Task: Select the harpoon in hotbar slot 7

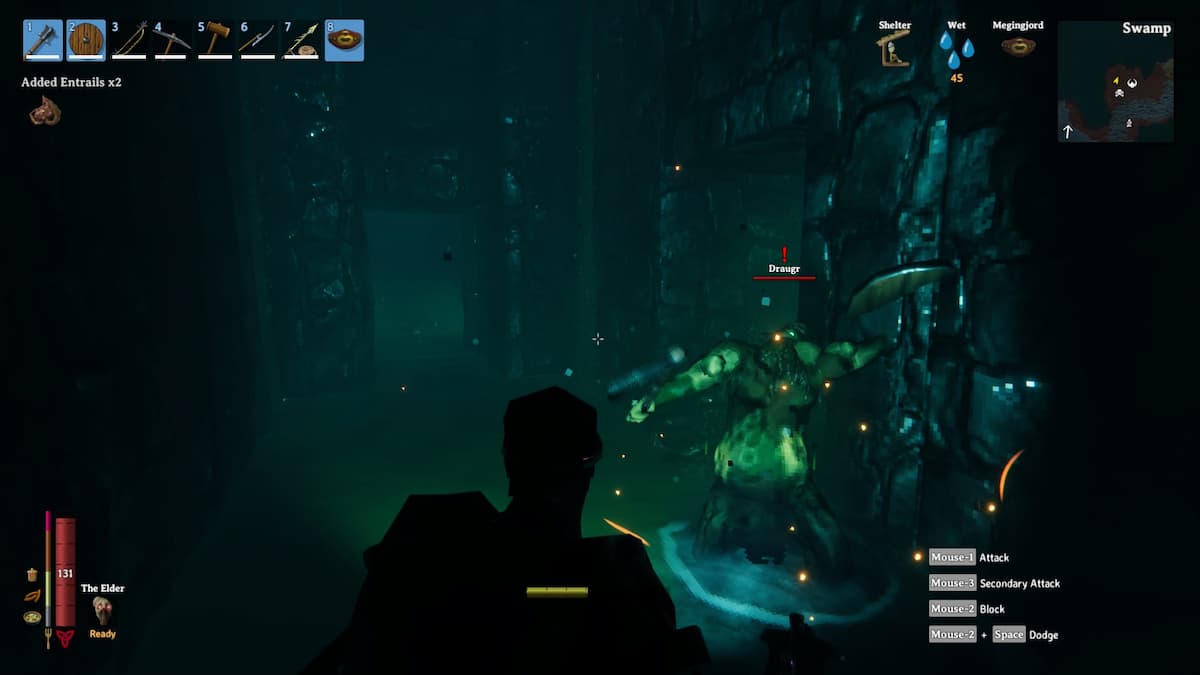Action: [301, 40]
